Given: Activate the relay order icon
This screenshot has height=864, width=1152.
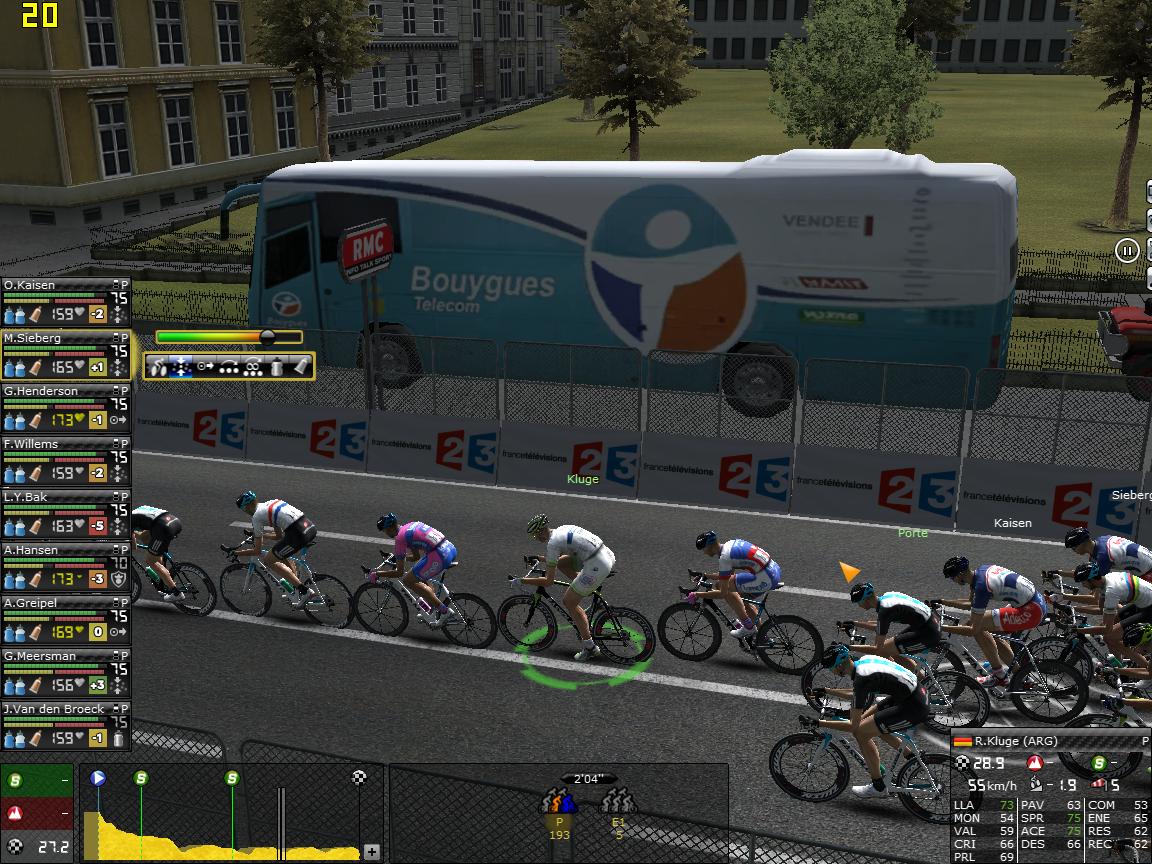Looking at the screenshot, I should 229,367.
